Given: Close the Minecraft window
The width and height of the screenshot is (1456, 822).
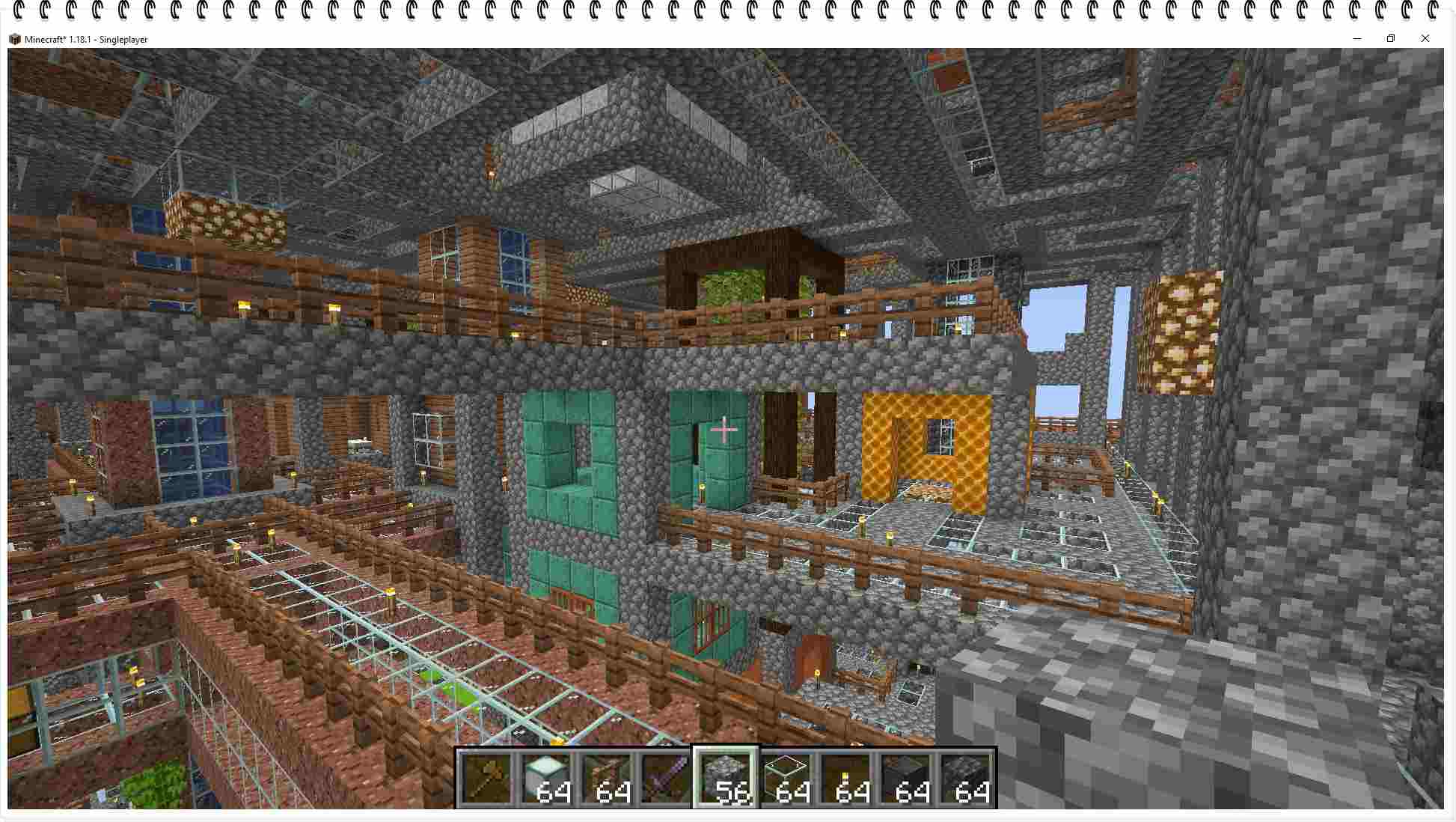Looking at the screenshot, I should (x=1425, y=38).
